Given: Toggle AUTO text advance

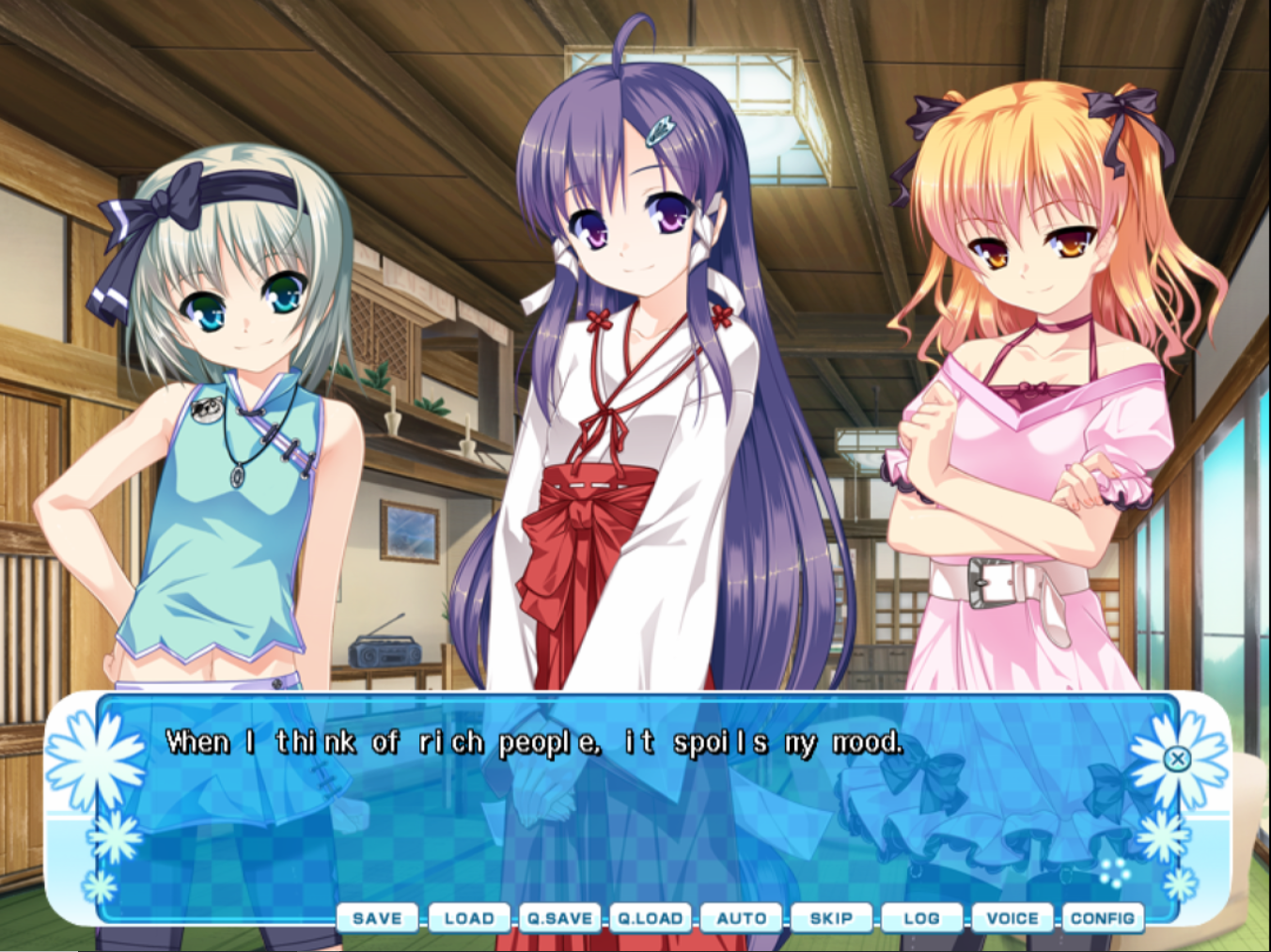Looking at the screenshot, I should 741,918.
